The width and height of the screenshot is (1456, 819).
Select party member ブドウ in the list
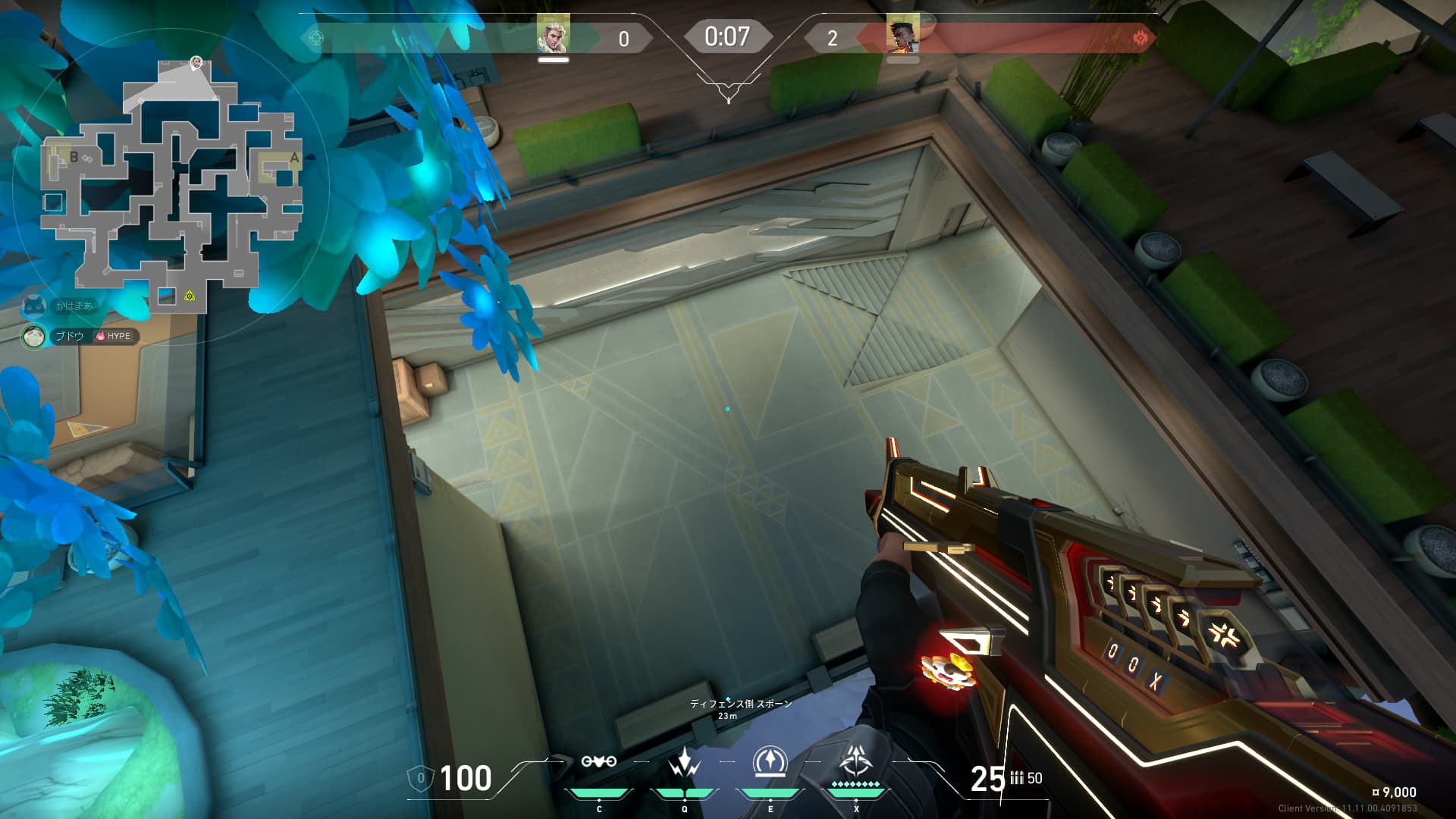(70, 336)
